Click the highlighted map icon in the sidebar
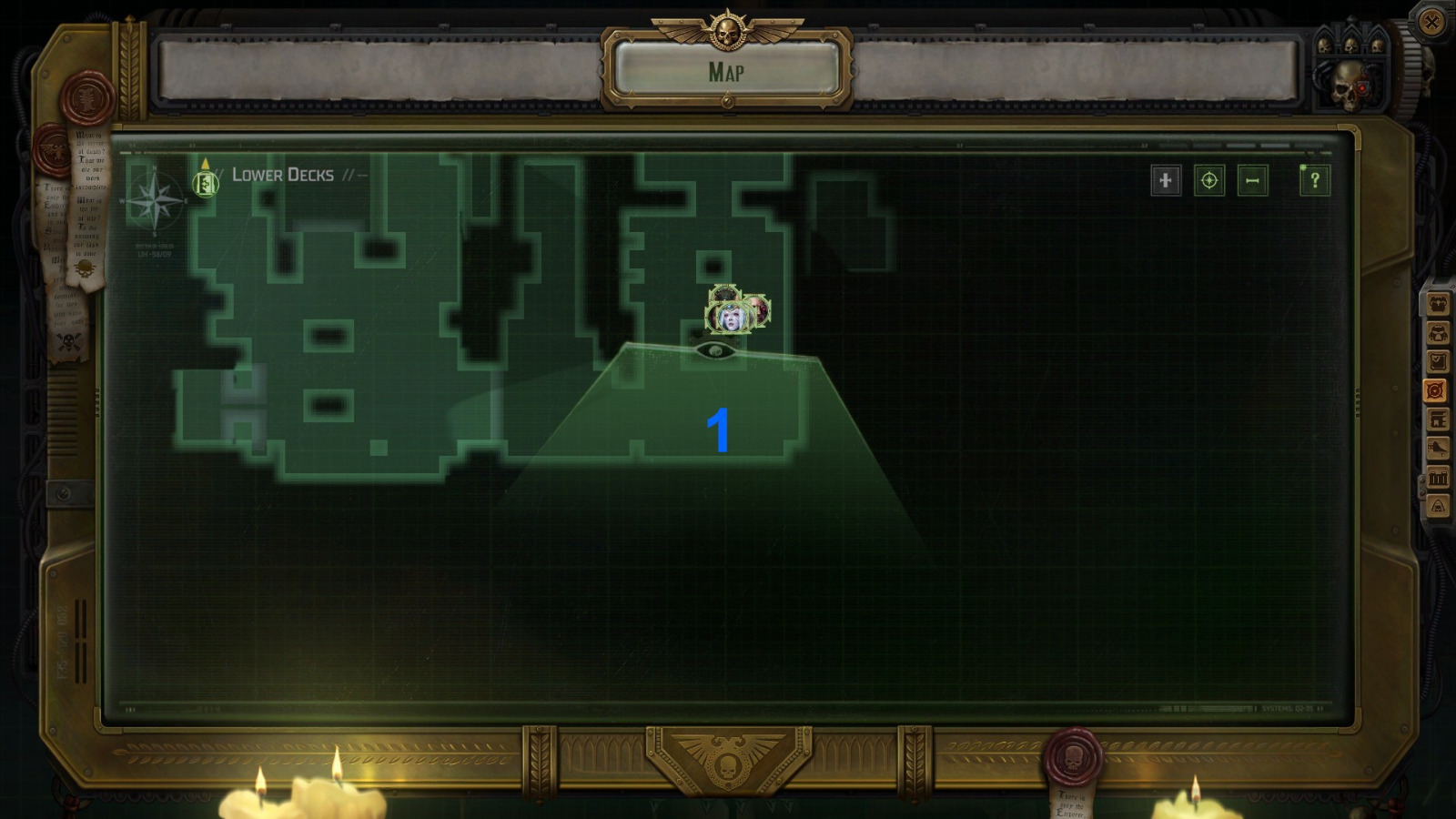The image size is (1456, 819). pyautogui.click(x=1438, y=389)
